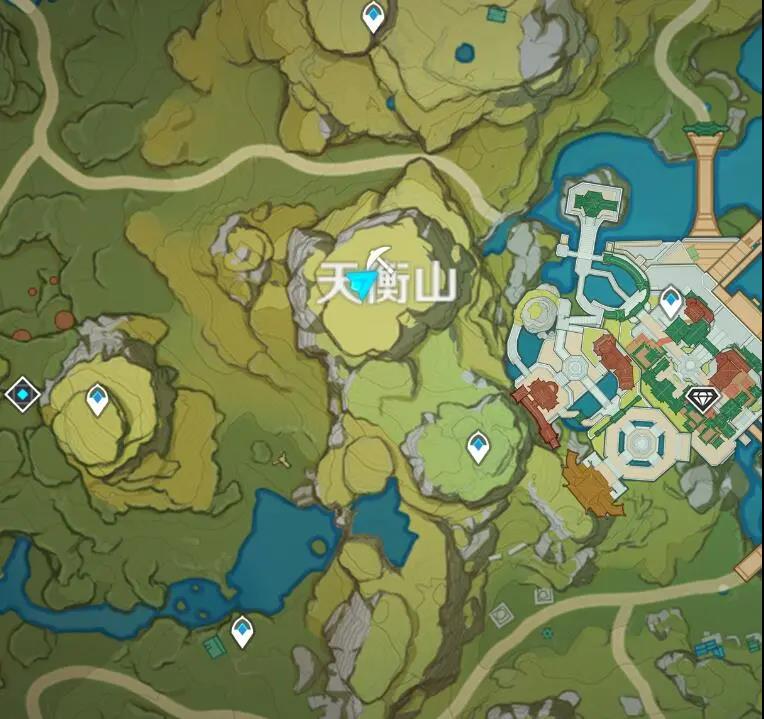The width and height of the screenshot is (764, 719).
Task: Open the dark diamond-framed domain marker
Action: coord(22,395)
